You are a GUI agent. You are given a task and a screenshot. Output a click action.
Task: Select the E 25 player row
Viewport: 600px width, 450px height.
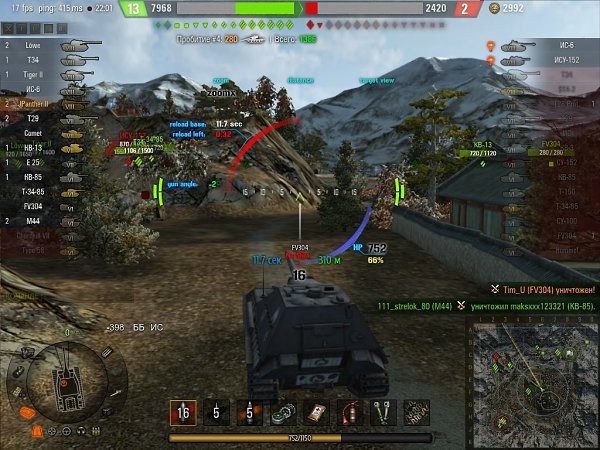40,162
